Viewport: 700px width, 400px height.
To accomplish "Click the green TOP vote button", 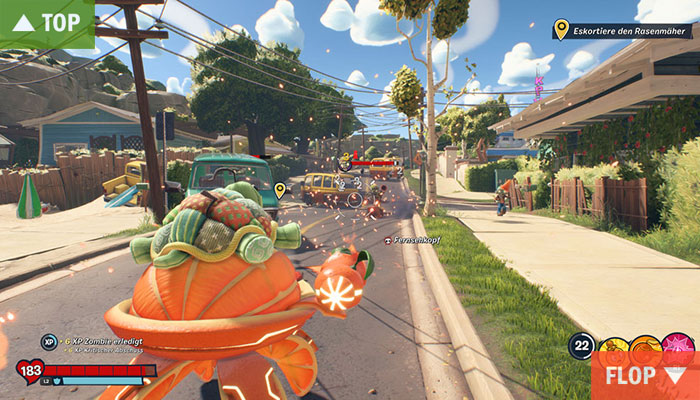I will click(47, 23).
